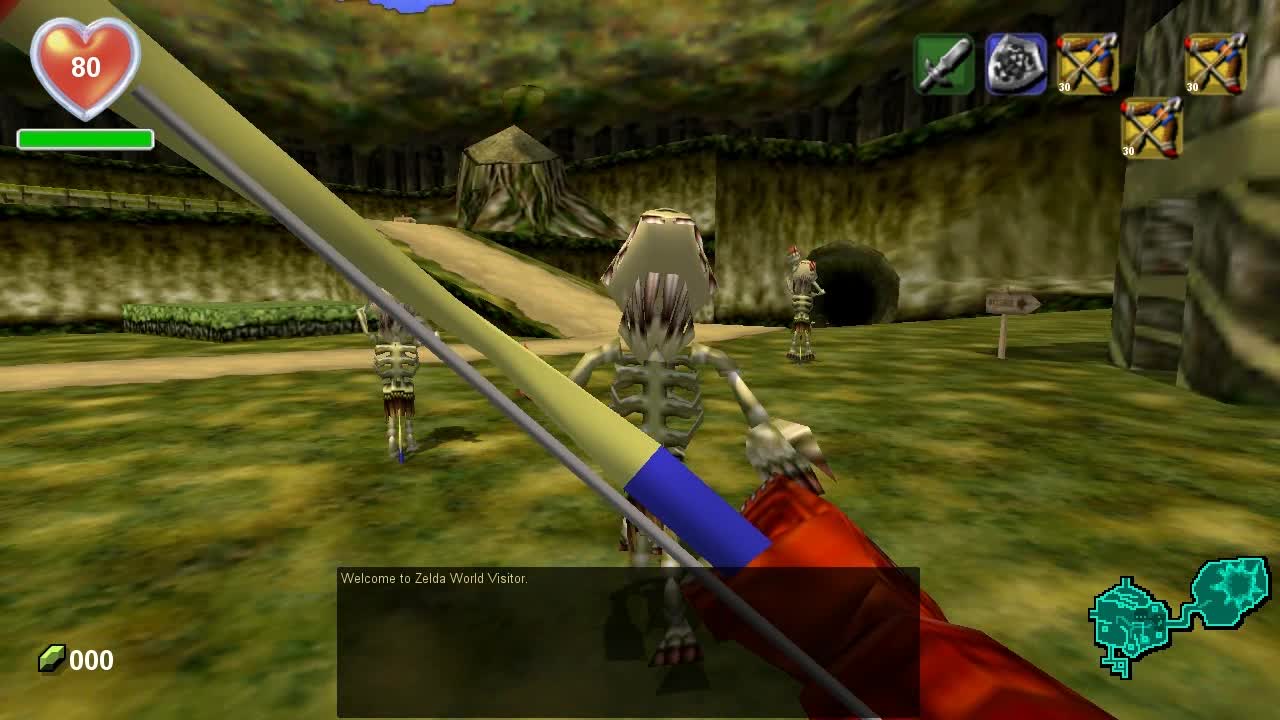Click the central skeleton enemy

tap(660, 360)
